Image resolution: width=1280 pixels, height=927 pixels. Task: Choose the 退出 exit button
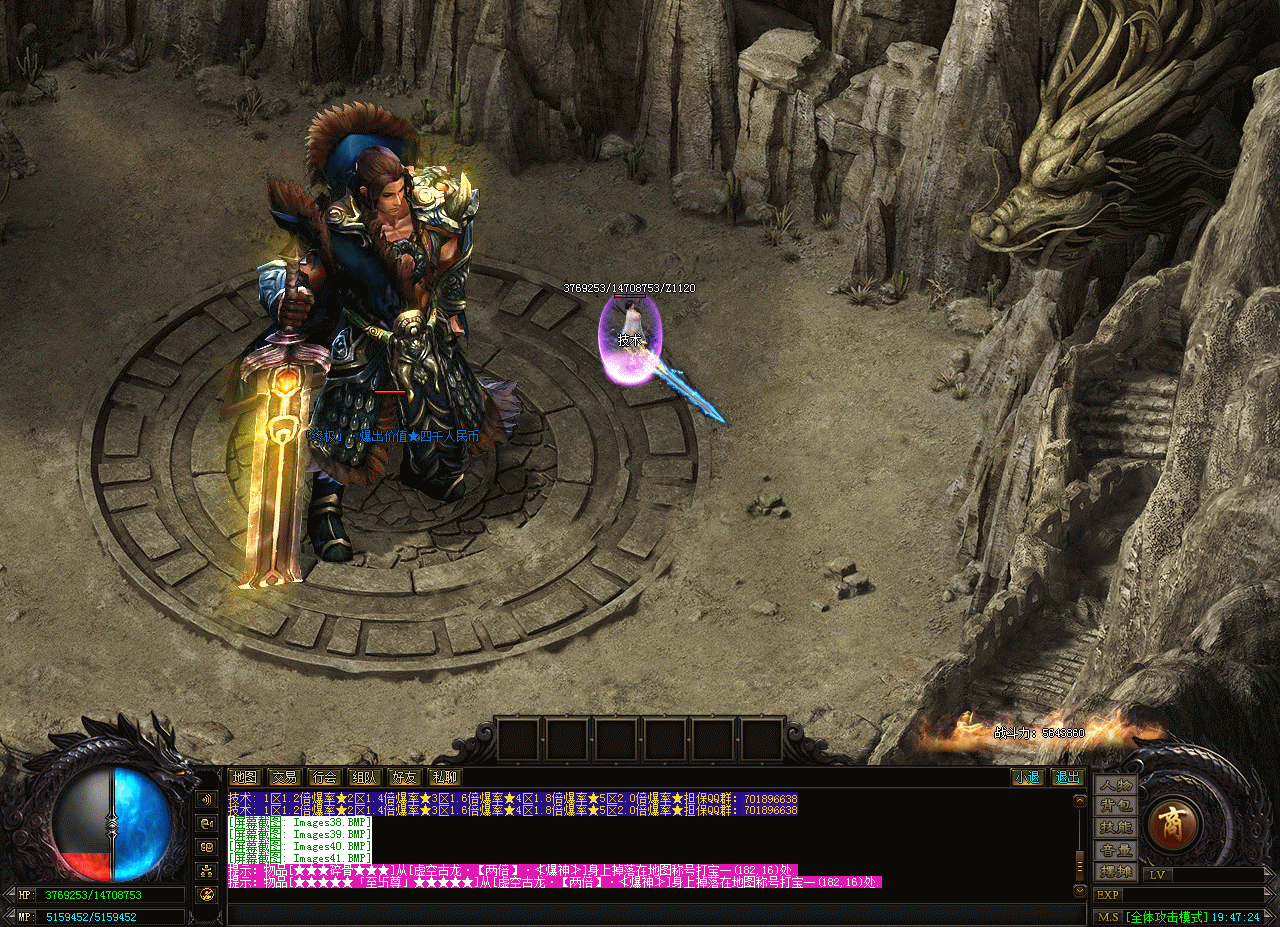pyautogui.click(x=1067, y=777)
